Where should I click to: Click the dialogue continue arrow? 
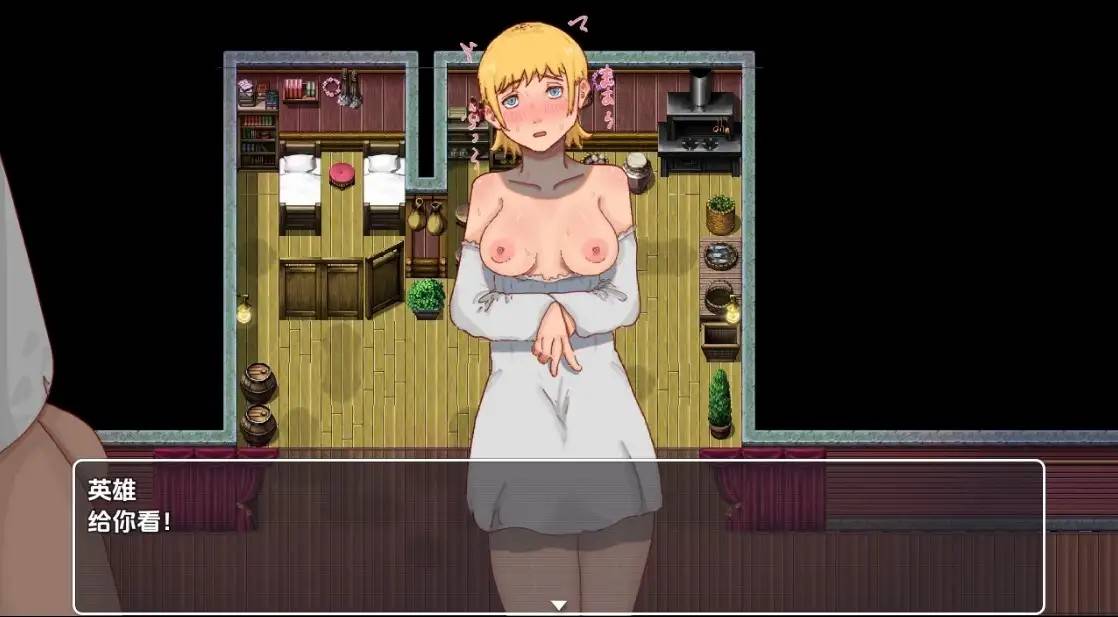[559, 604]
